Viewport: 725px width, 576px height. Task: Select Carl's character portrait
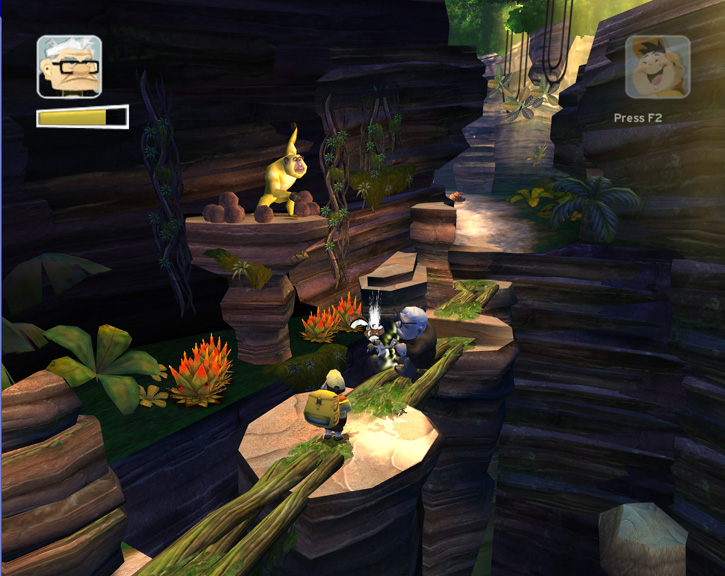point(69,67)
